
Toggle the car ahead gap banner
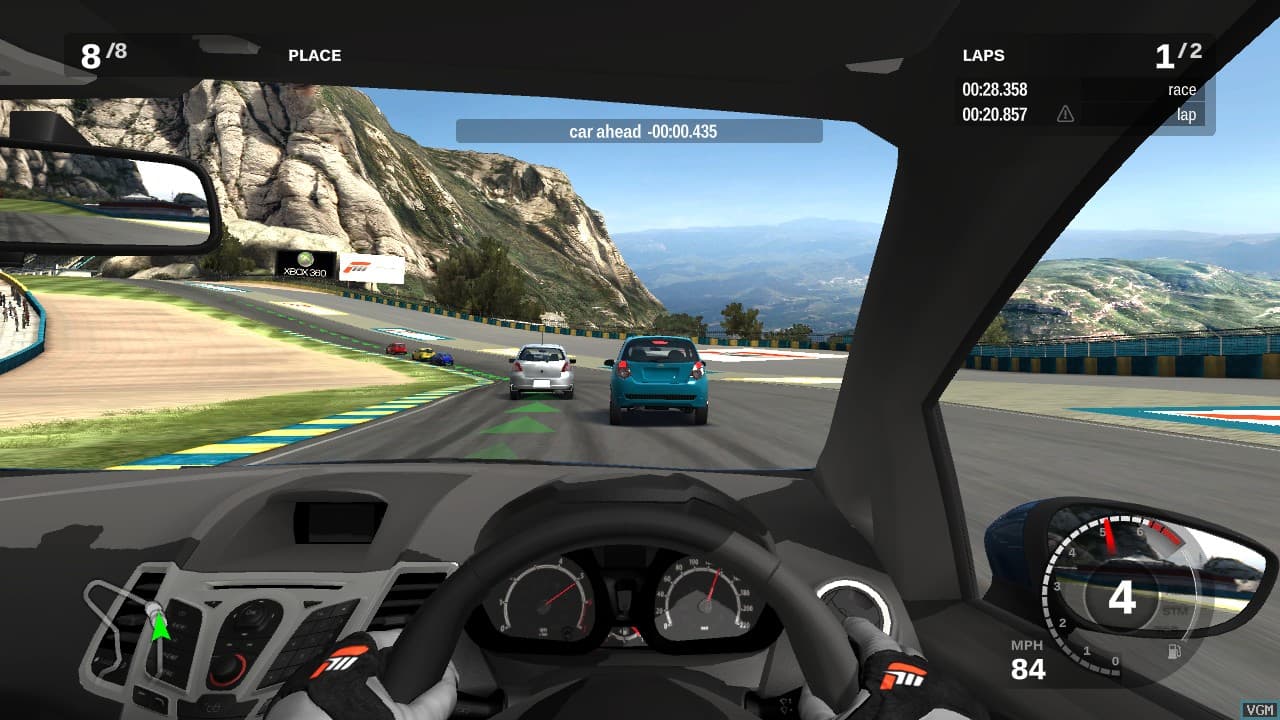[638, 131]
